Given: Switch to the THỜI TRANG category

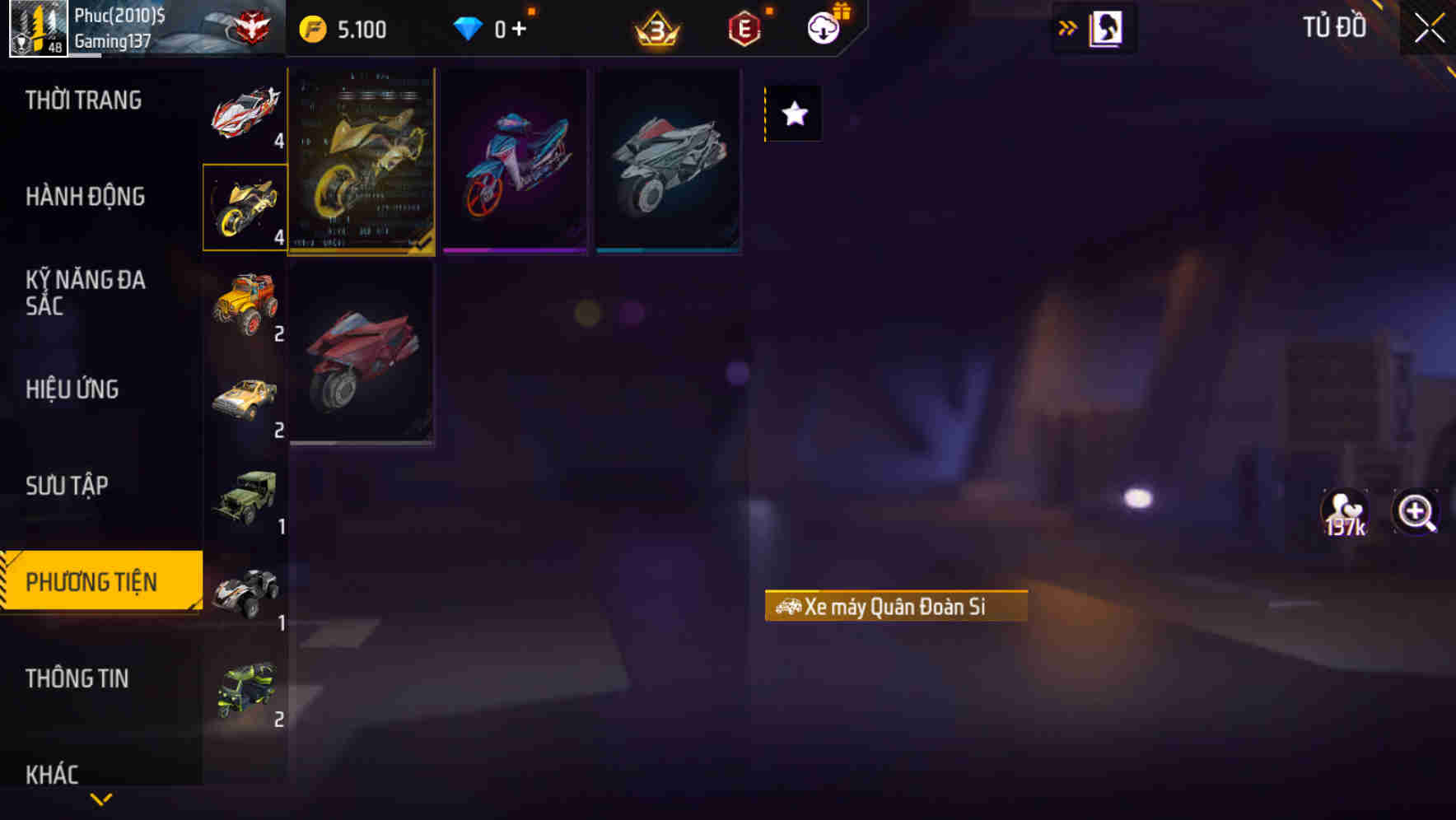Looking at the screenshot, I should point(82,100).
